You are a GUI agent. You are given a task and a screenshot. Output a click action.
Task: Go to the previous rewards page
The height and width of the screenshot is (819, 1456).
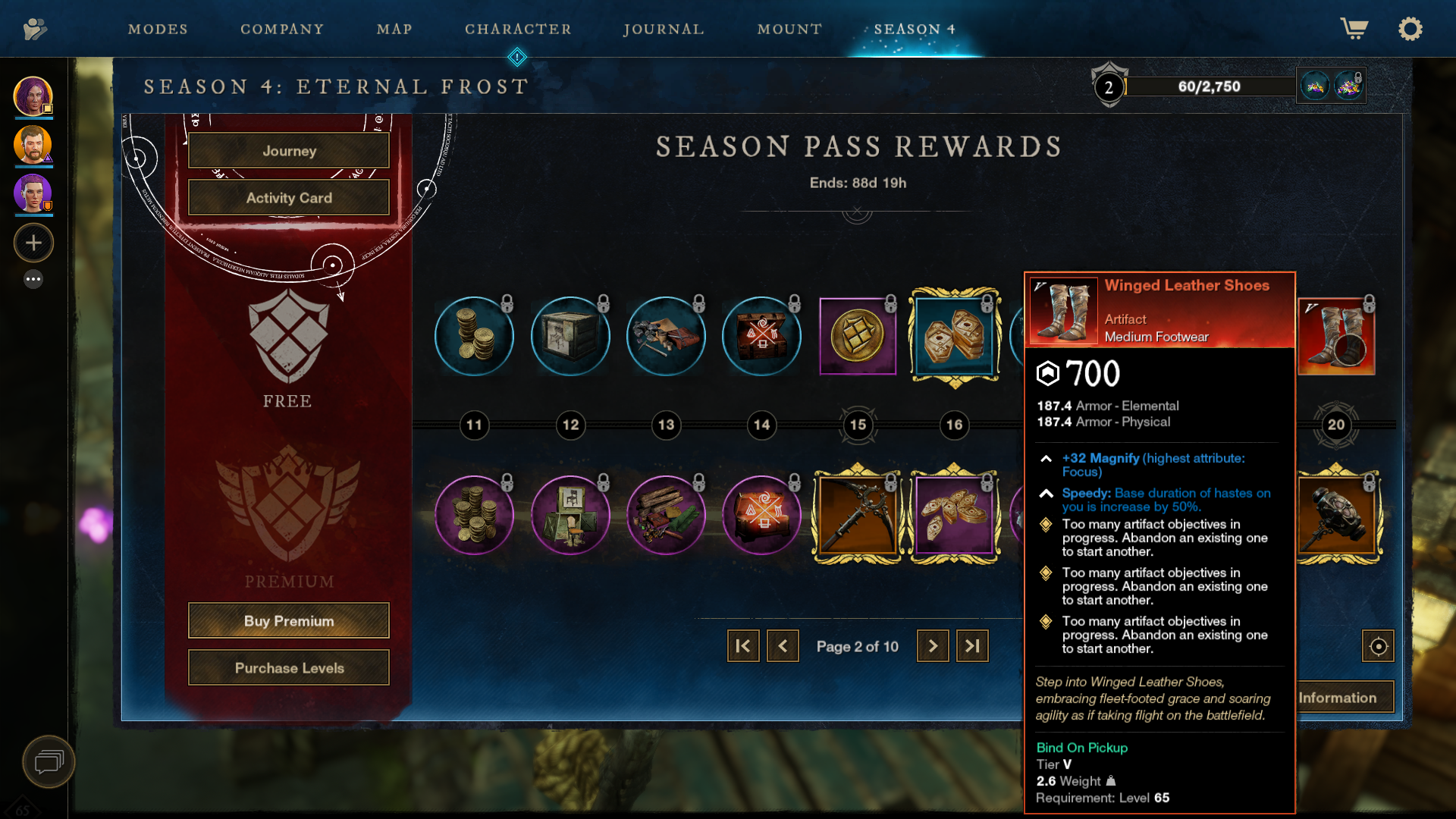click(783, 646)
